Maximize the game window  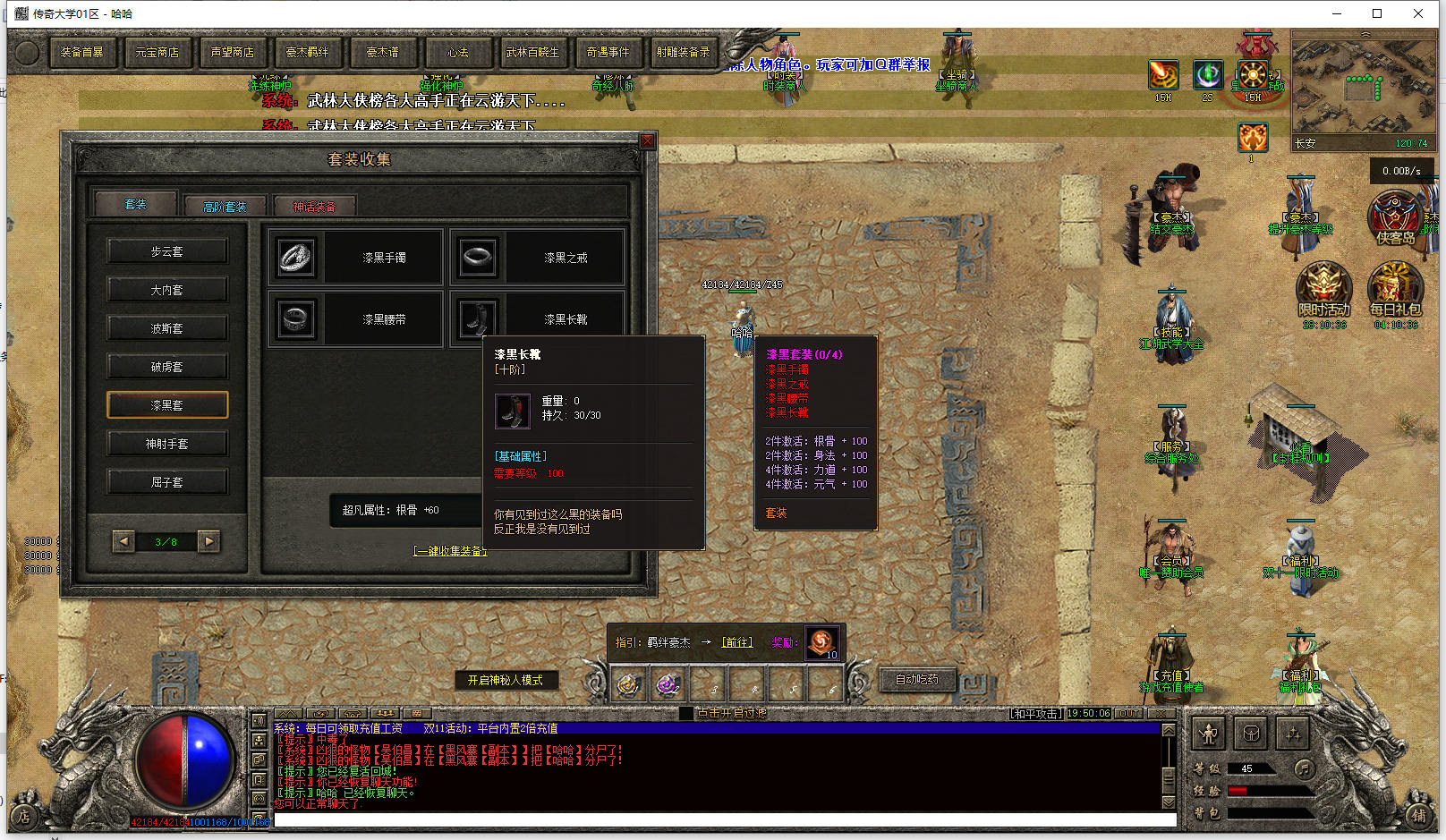coord(1377,13)
